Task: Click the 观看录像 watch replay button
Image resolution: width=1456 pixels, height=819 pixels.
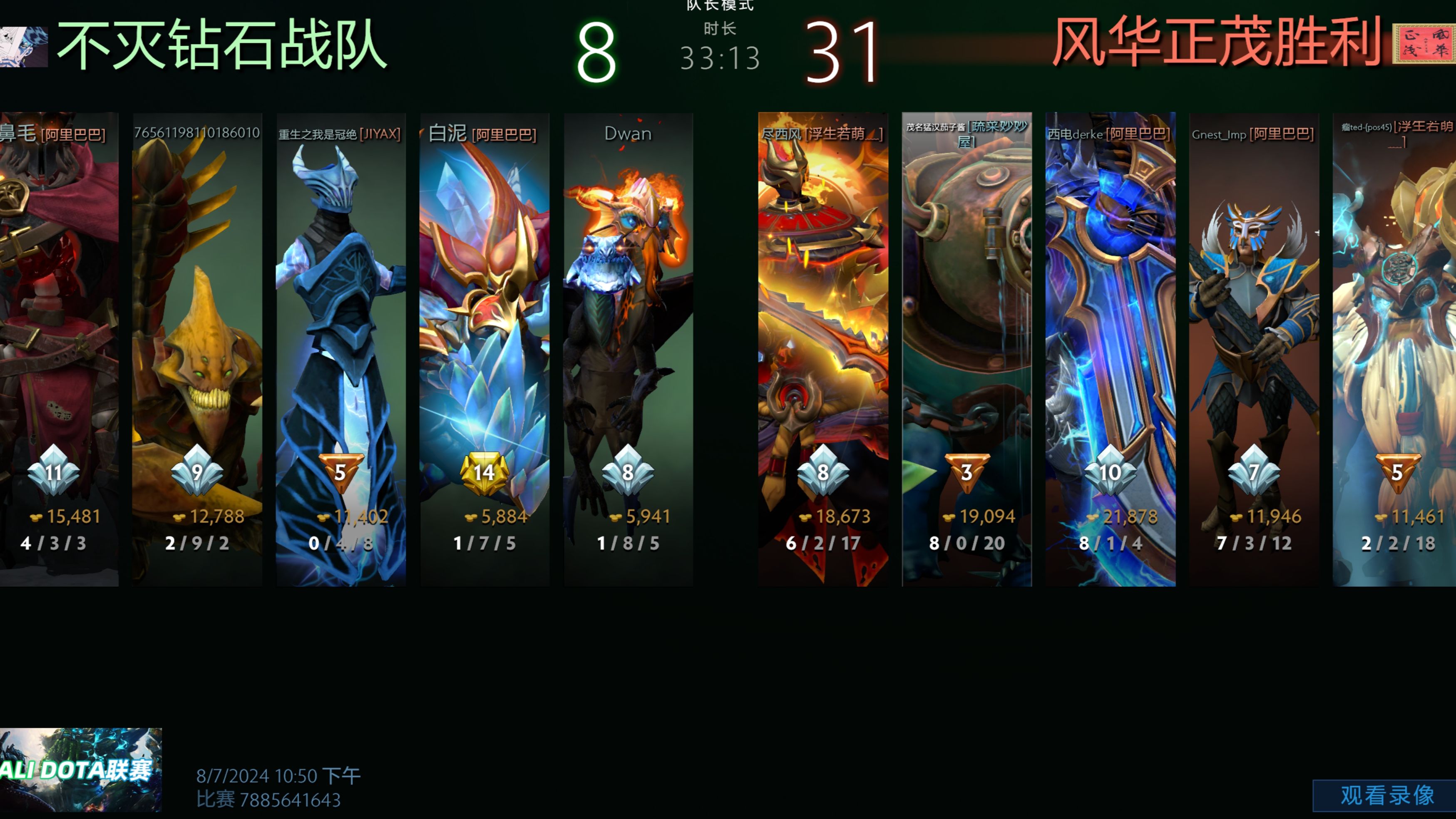Action: 1386,795
